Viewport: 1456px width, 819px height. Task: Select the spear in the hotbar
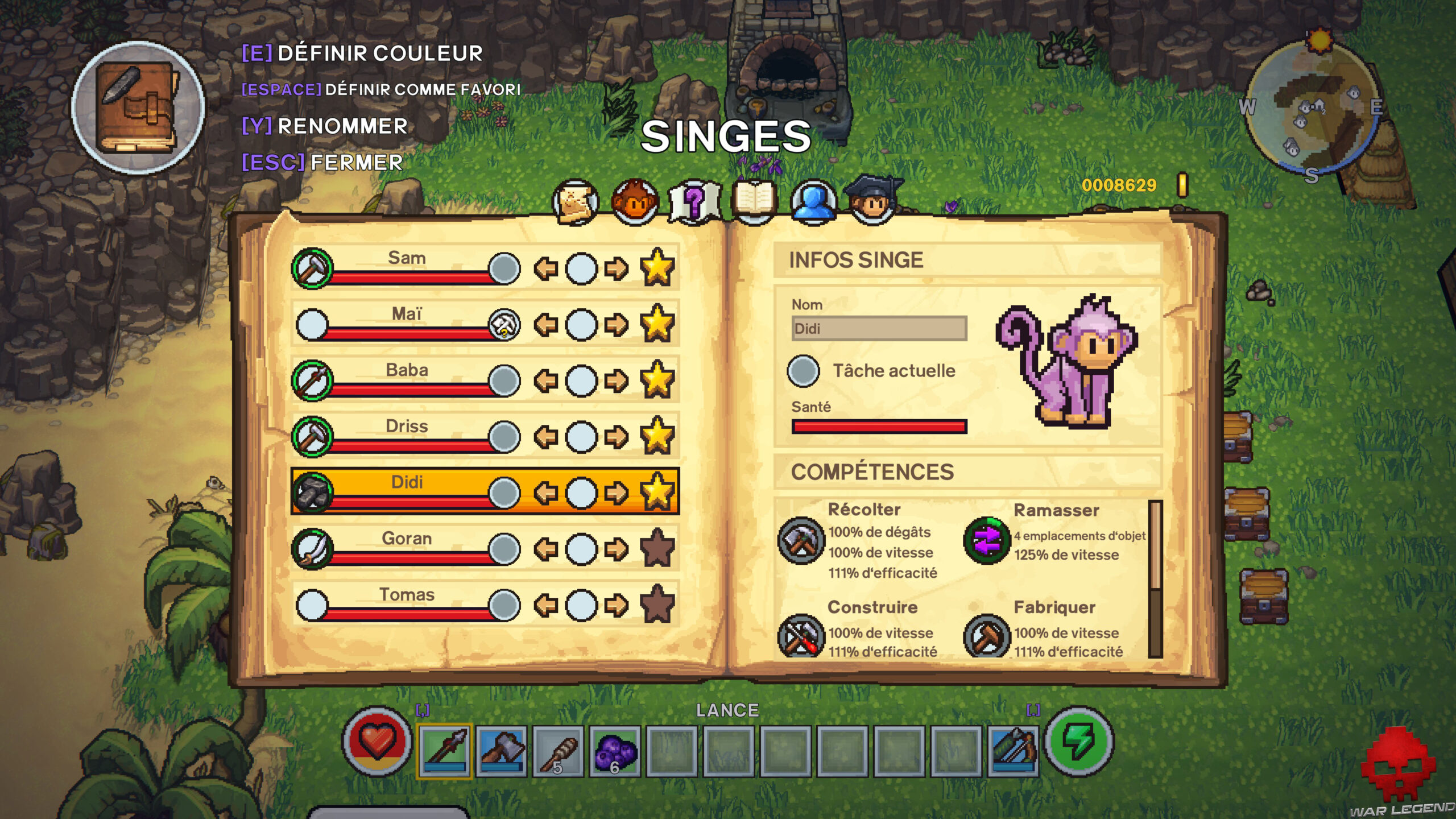[445, 751]
